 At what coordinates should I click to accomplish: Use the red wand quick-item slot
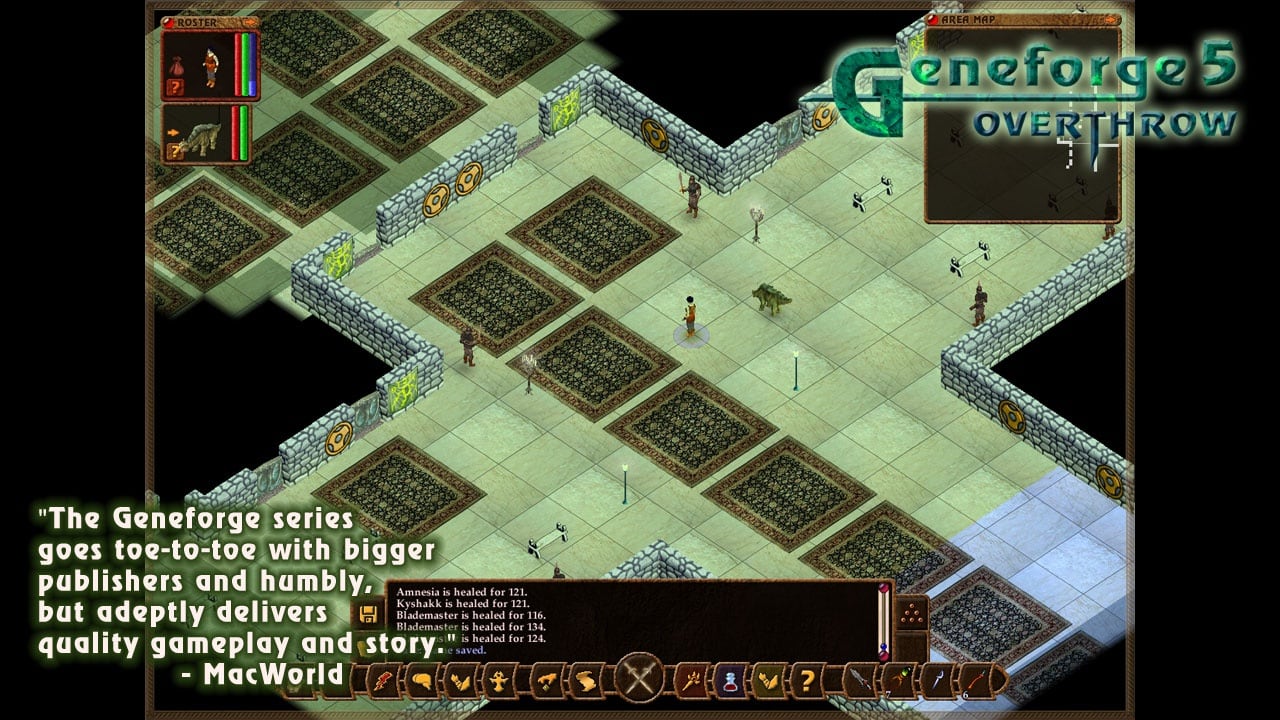(x=977, y=681)
